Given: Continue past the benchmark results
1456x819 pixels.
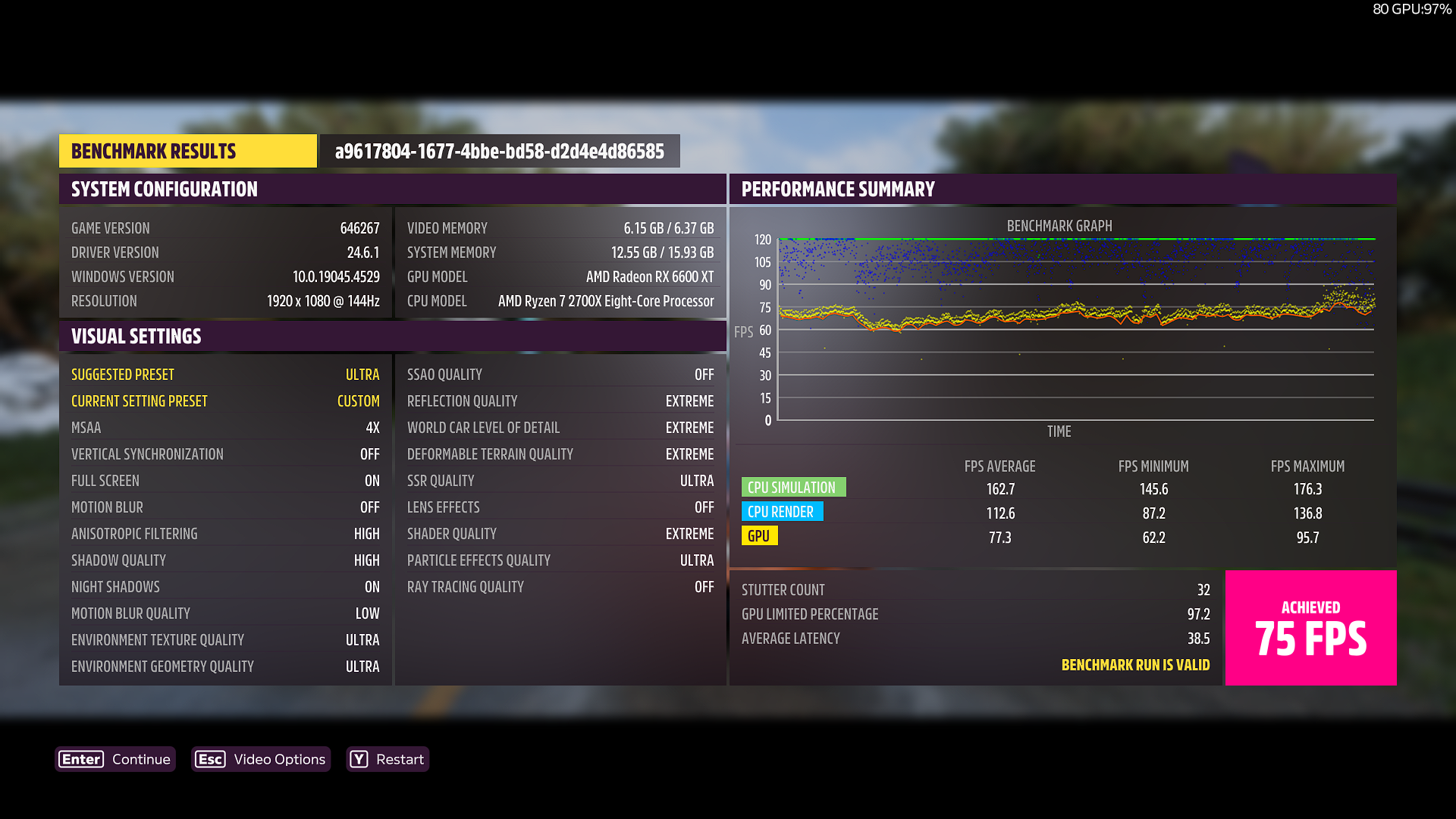Looking at the screenshot, I should pos(115,759).
